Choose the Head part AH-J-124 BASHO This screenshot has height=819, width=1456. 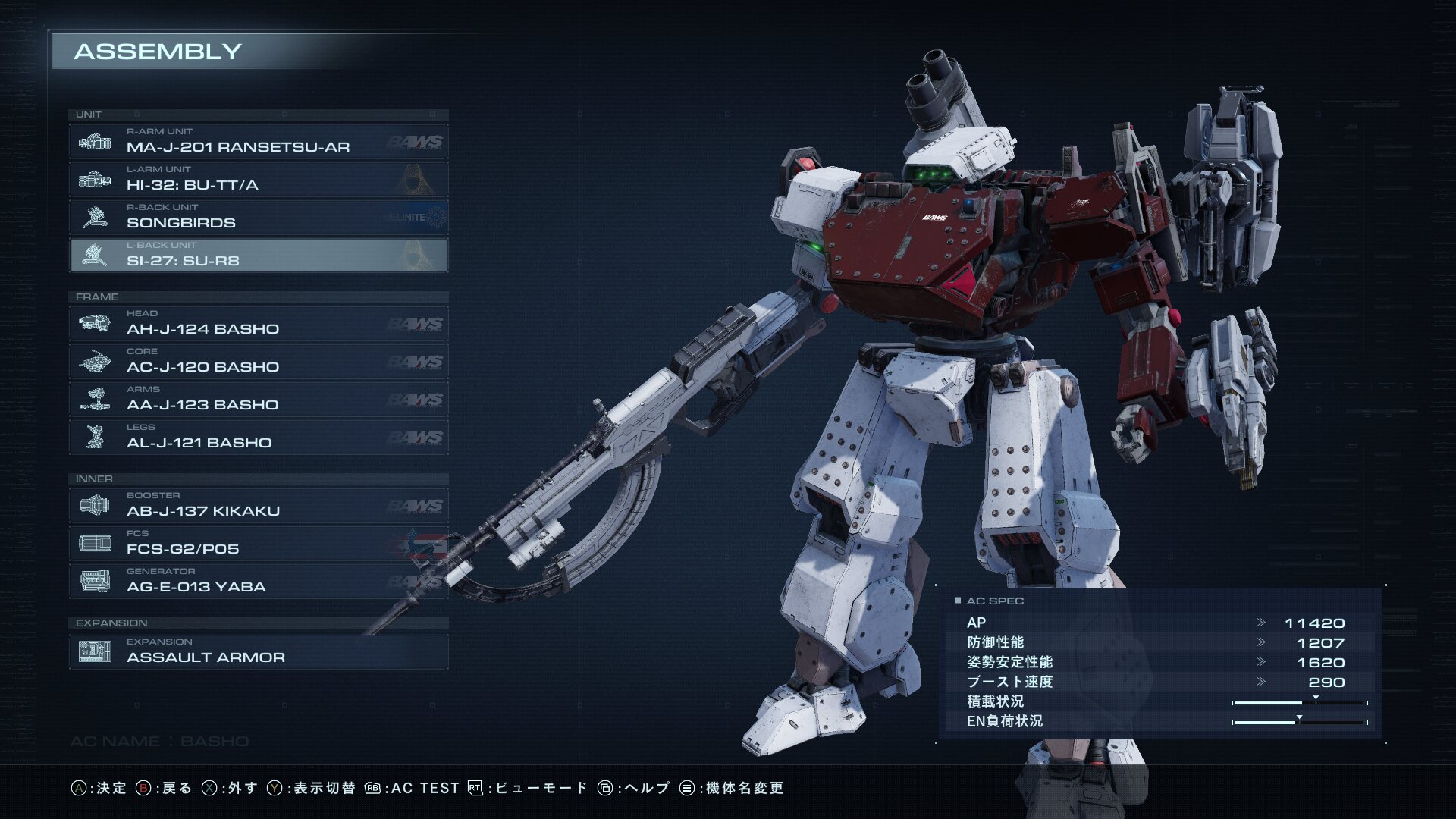[x=258, y=324]
